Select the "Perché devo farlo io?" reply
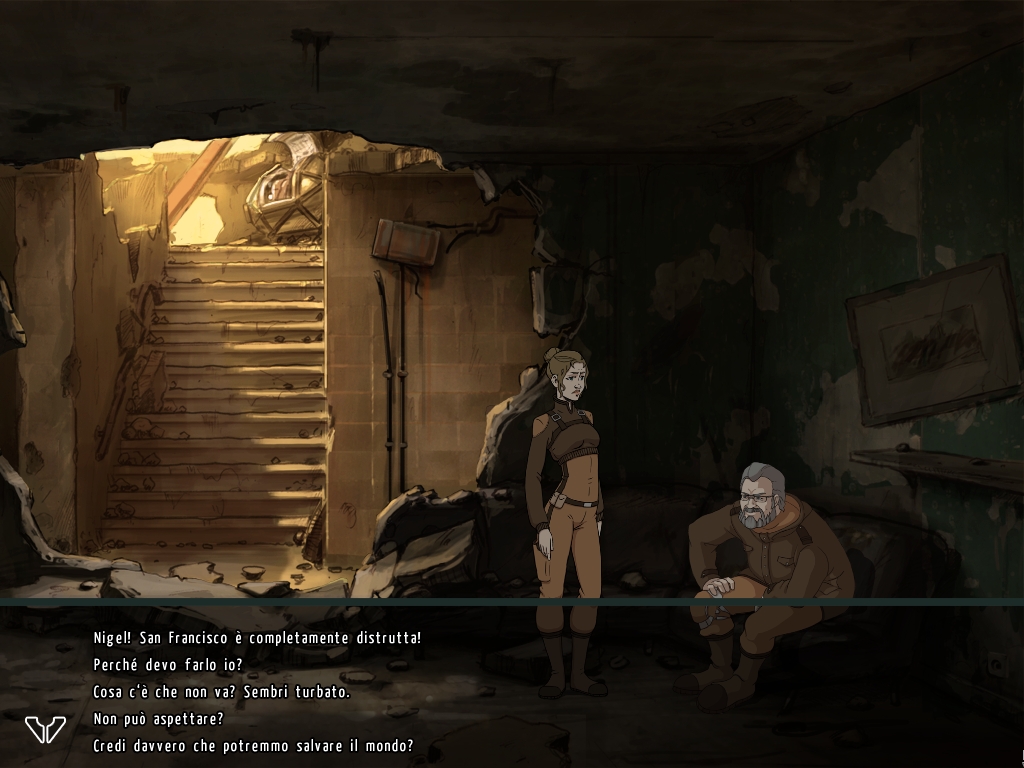The image size is (1024, 768). [168, 665]
